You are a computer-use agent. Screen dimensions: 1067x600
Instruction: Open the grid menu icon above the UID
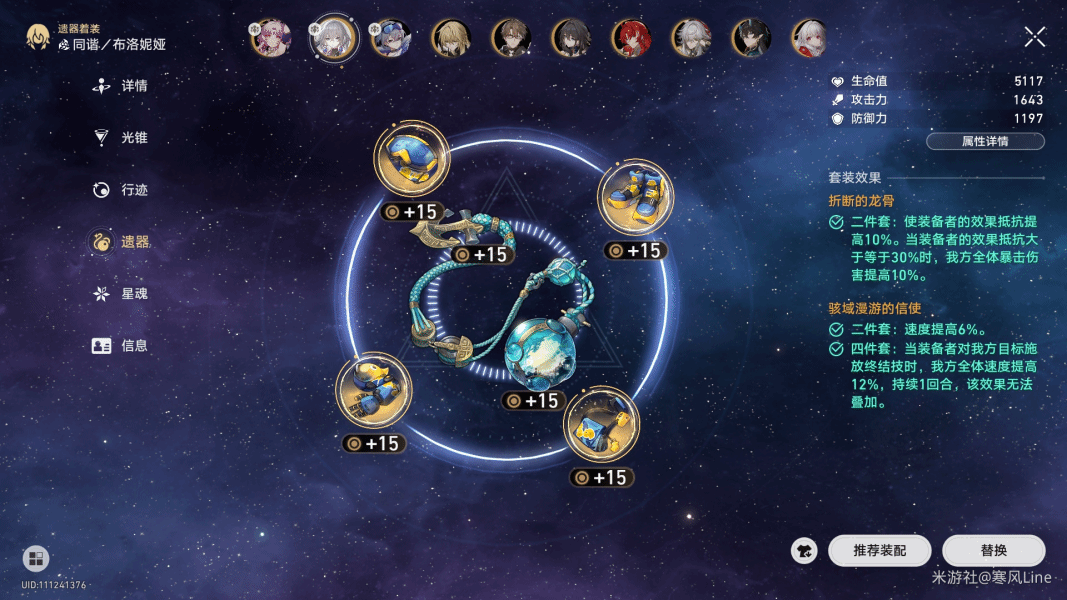coord(36,558)
